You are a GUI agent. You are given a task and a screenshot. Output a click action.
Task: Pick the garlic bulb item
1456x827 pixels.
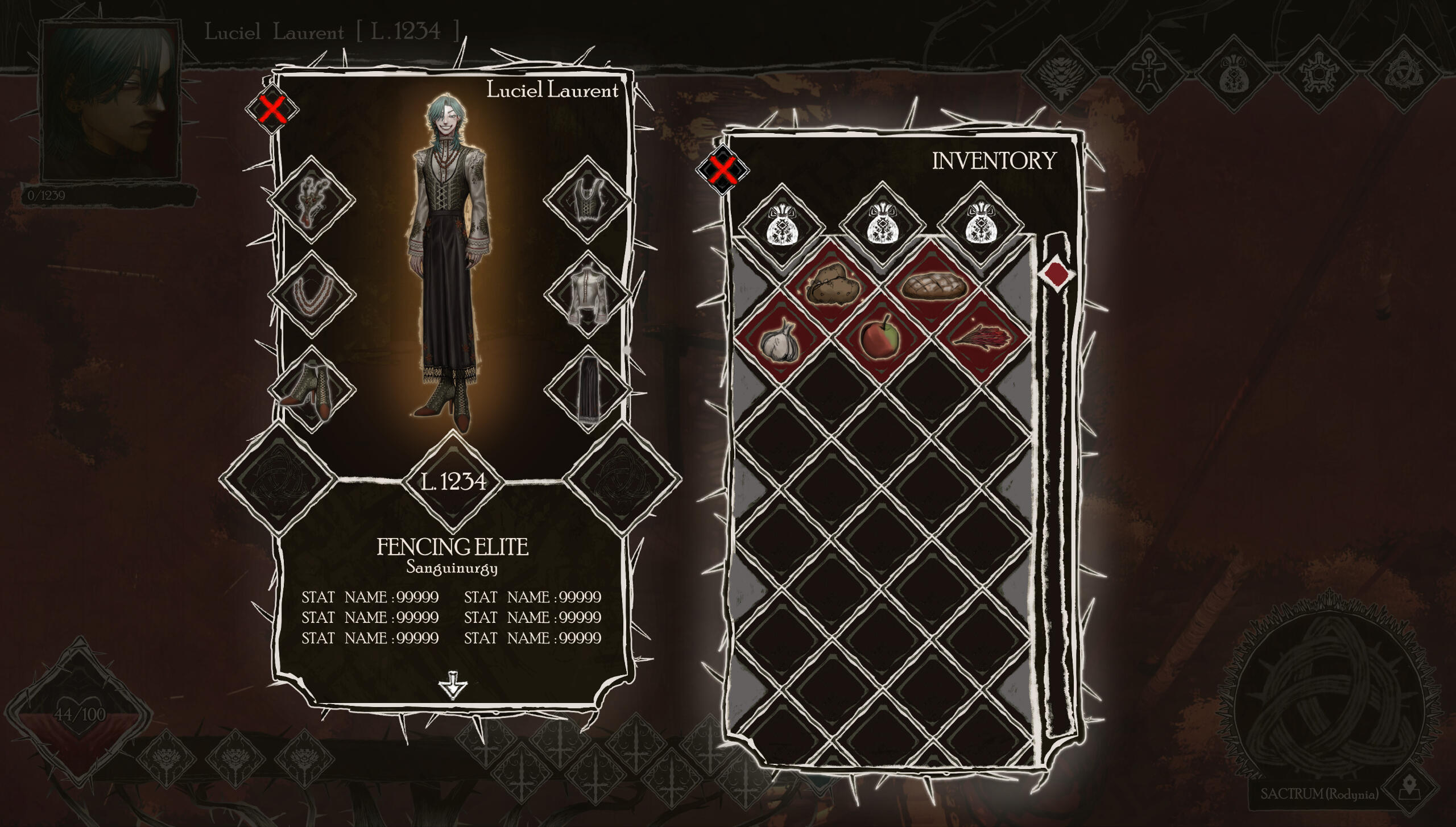[781, 340]
